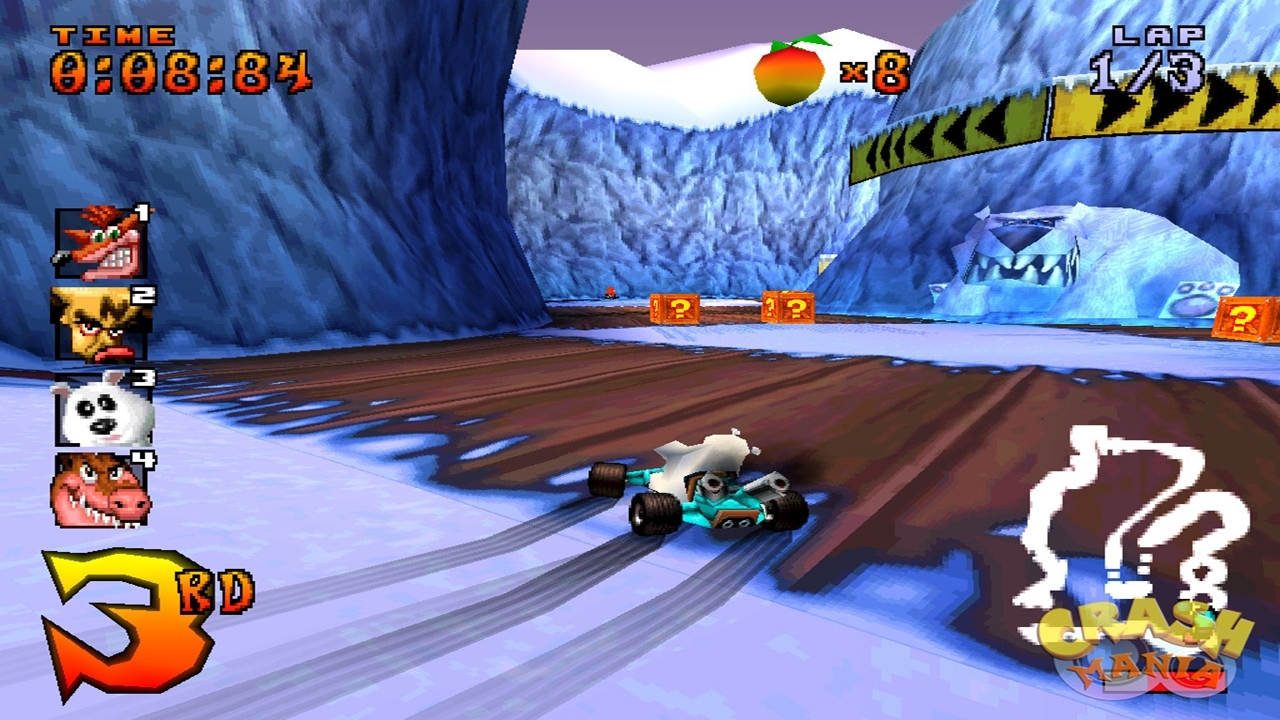Open the Crash Mania watermark logo
Image resolution: width=1280 pixels, height=720 pixels.
1144,650
